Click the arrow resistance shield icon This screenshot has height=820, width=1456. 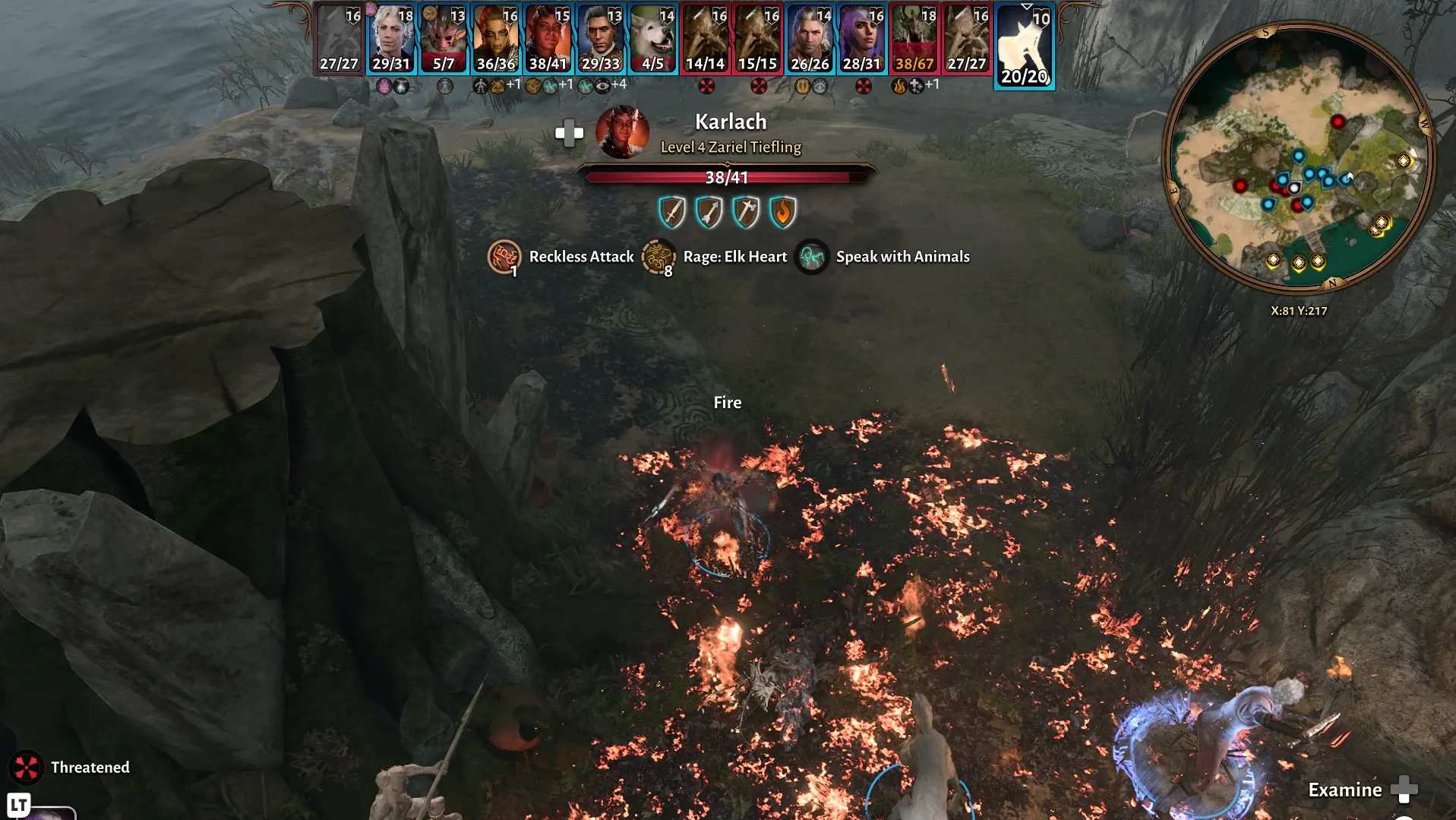point(709,212)
